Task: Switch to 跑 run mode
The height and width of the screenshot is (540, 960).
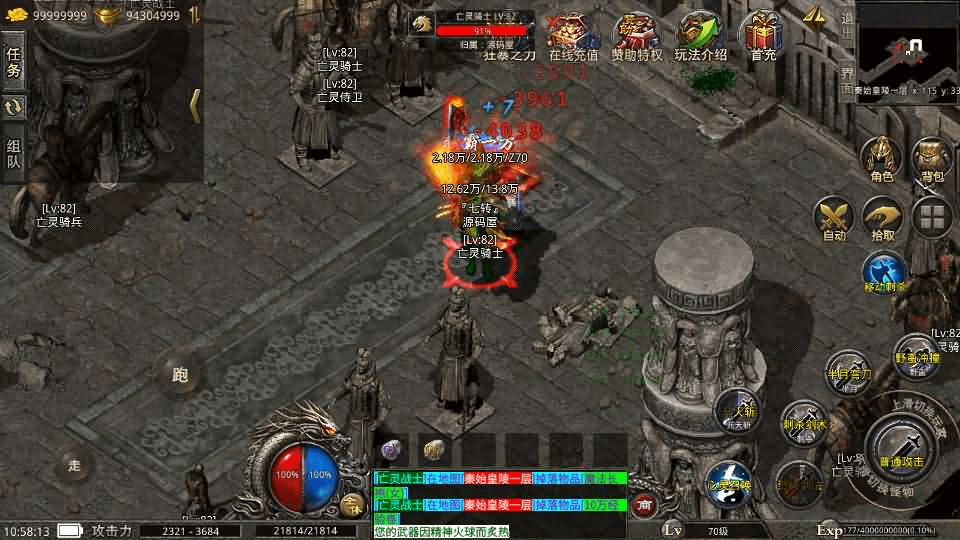Action: point(180,374)
